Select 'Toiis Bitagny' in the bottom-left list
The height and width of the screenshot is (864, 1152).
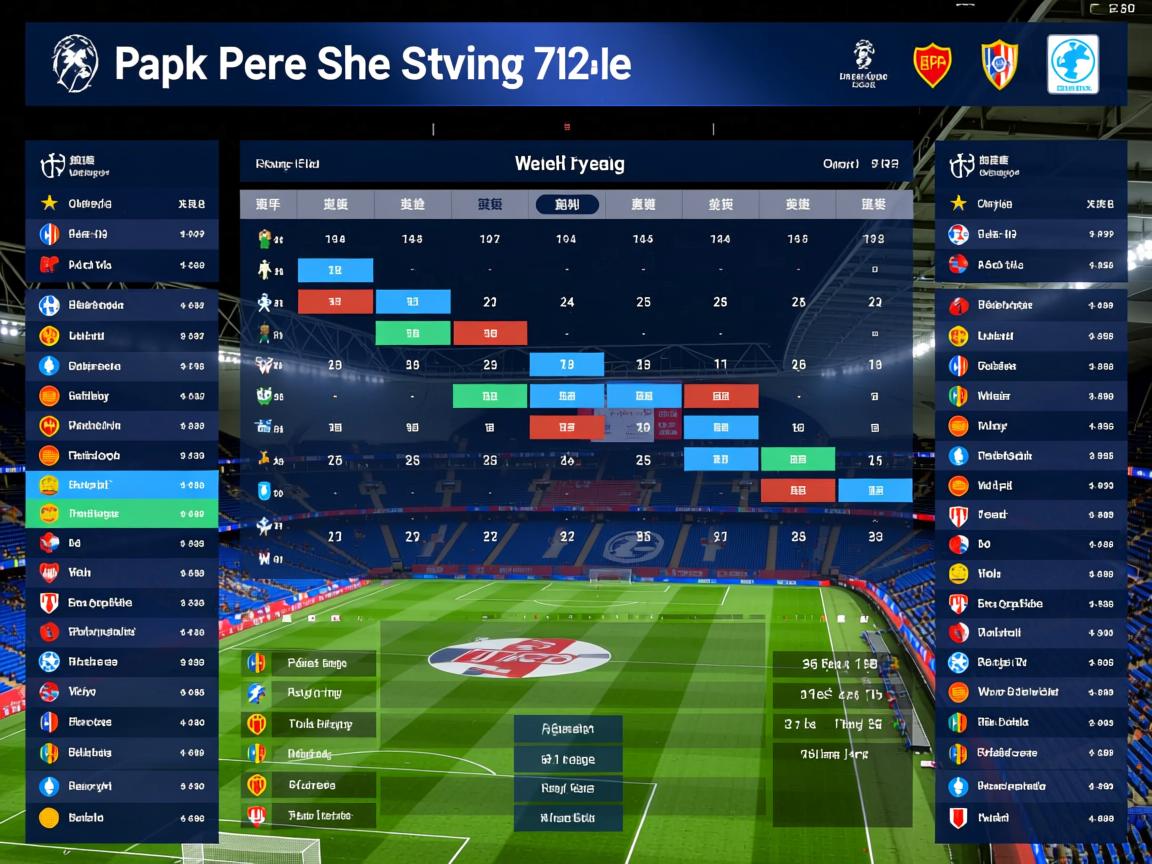[x=310, y=724]
